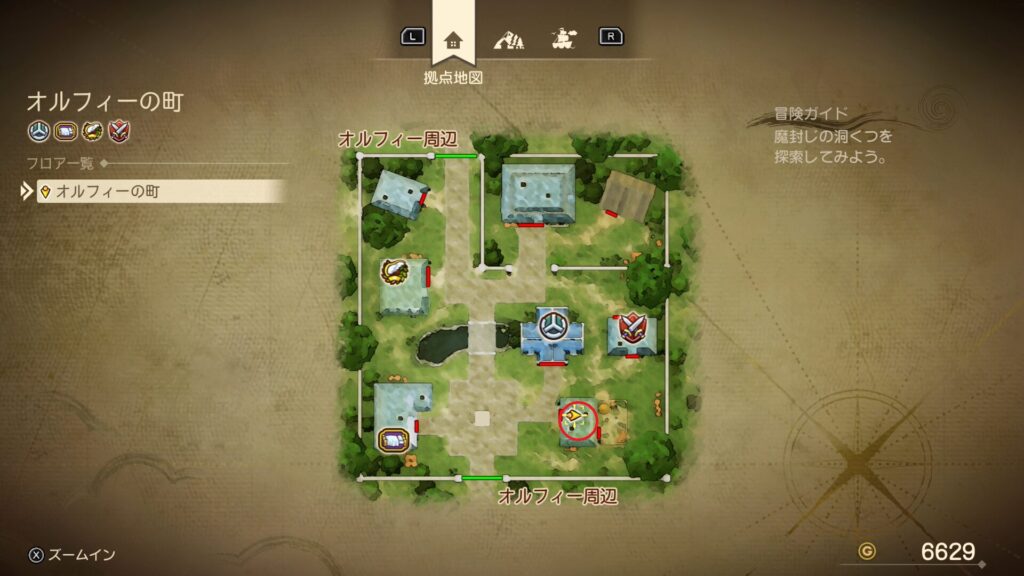
Task: Select the base map house tab
Action: [453, 40]
